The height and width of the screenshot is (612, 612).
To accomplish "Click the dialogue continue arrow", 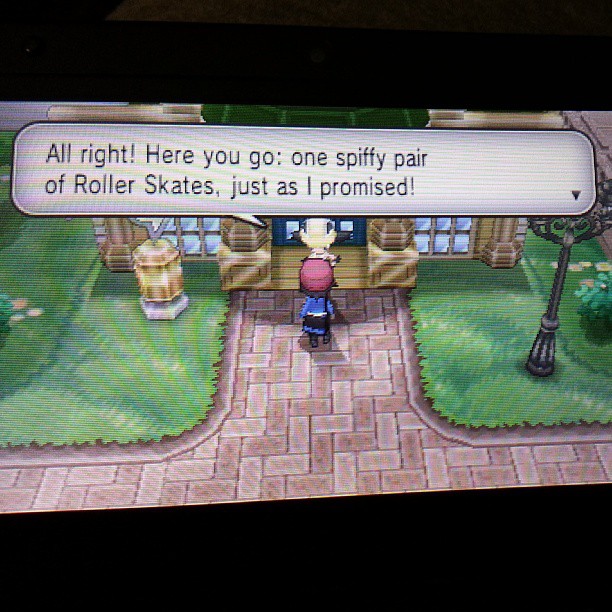I will [576, 195].
